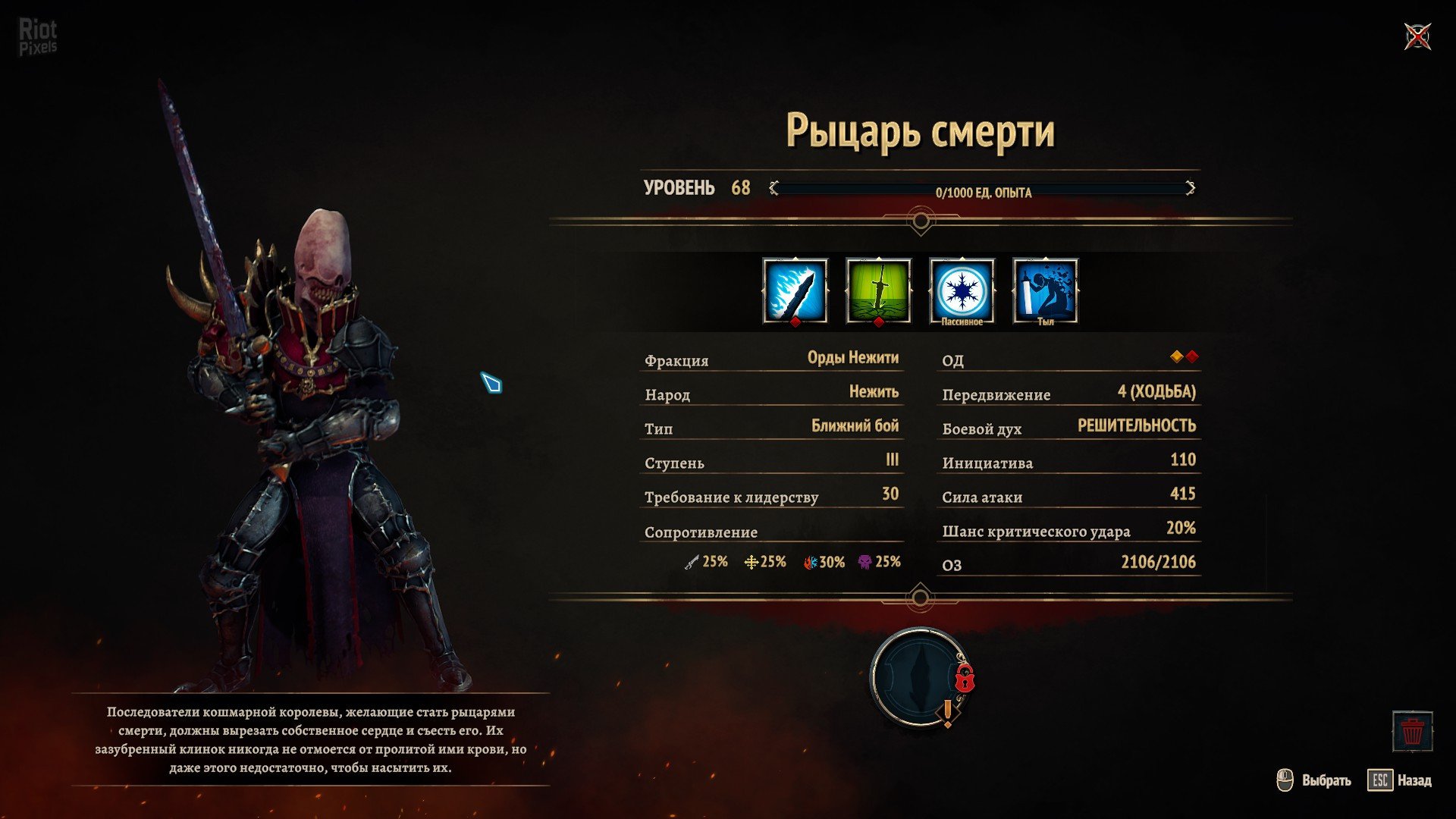Show the next unit with right arrow
Viewport: 1456px width, 819px height.
[1190, 188]
